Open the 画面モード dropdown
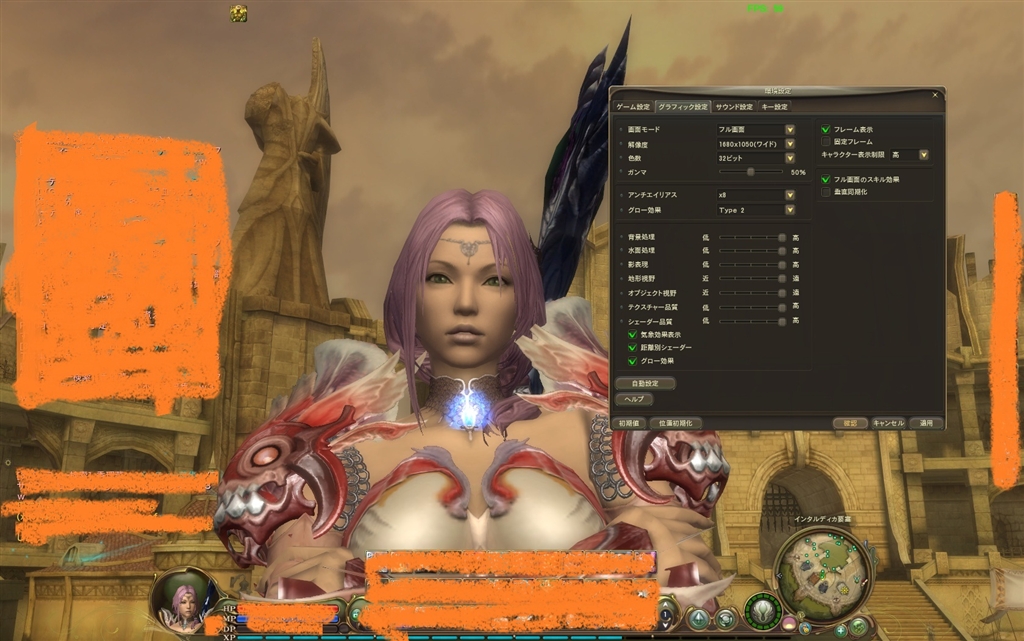This screenshot has height=641, width=1024. (x=790, y=130)
